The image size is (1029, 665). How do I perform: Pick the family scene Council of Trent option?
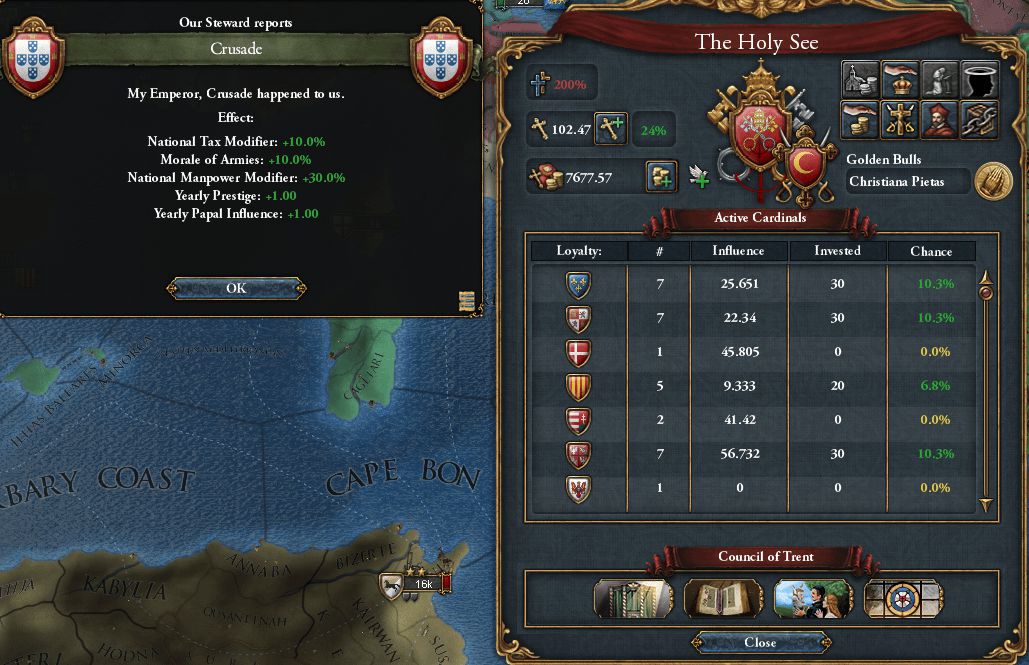click(813, 598)
